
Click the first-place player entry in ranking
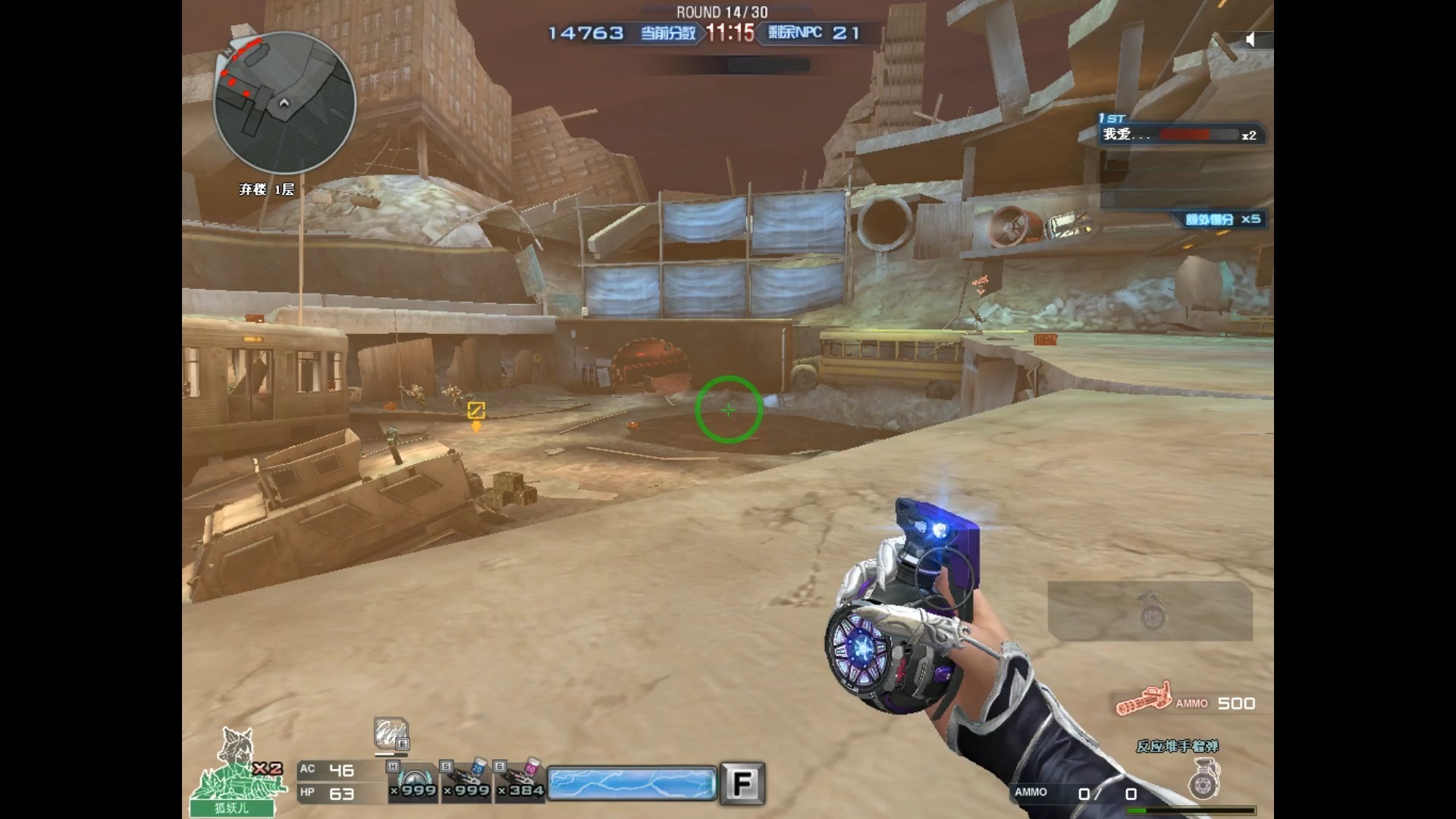pyautogui.click(x=1180, y=134)
